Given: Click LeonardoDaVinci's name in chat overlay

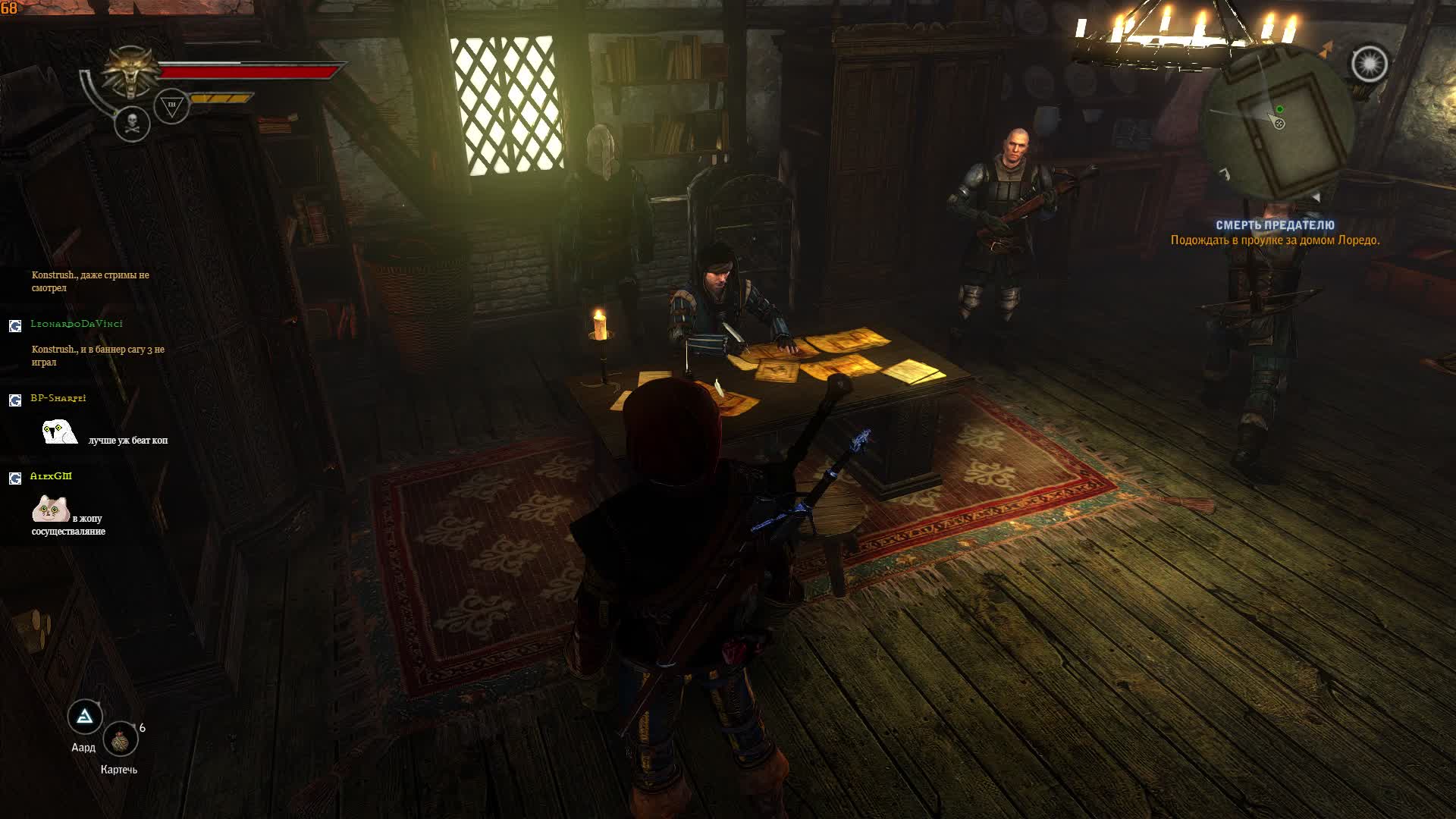Looking at the screenshot, I should point(77,324).
